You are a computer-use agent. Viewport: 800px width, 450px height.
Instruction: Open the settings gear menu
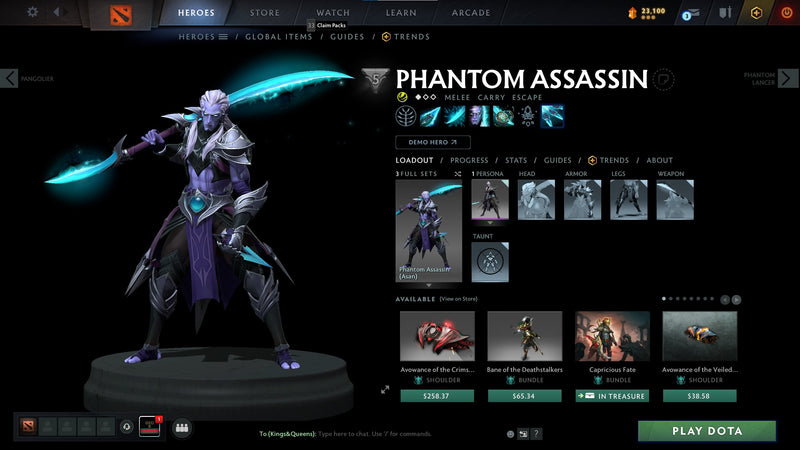tap(32, 12)
